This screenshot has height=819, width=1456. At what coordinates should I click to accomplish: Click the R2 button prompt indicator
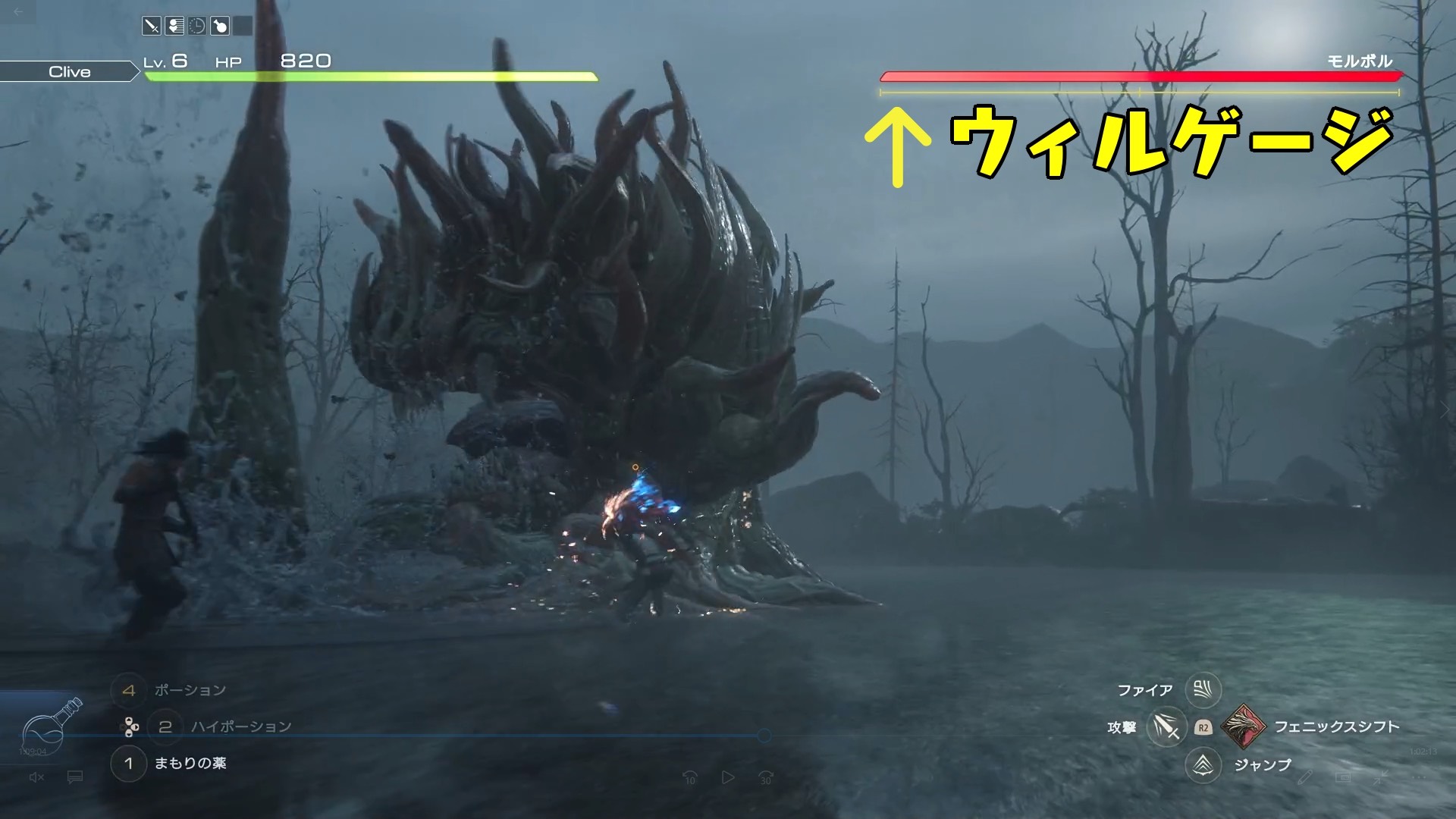pyautogui.click(x=1203, y=729)
